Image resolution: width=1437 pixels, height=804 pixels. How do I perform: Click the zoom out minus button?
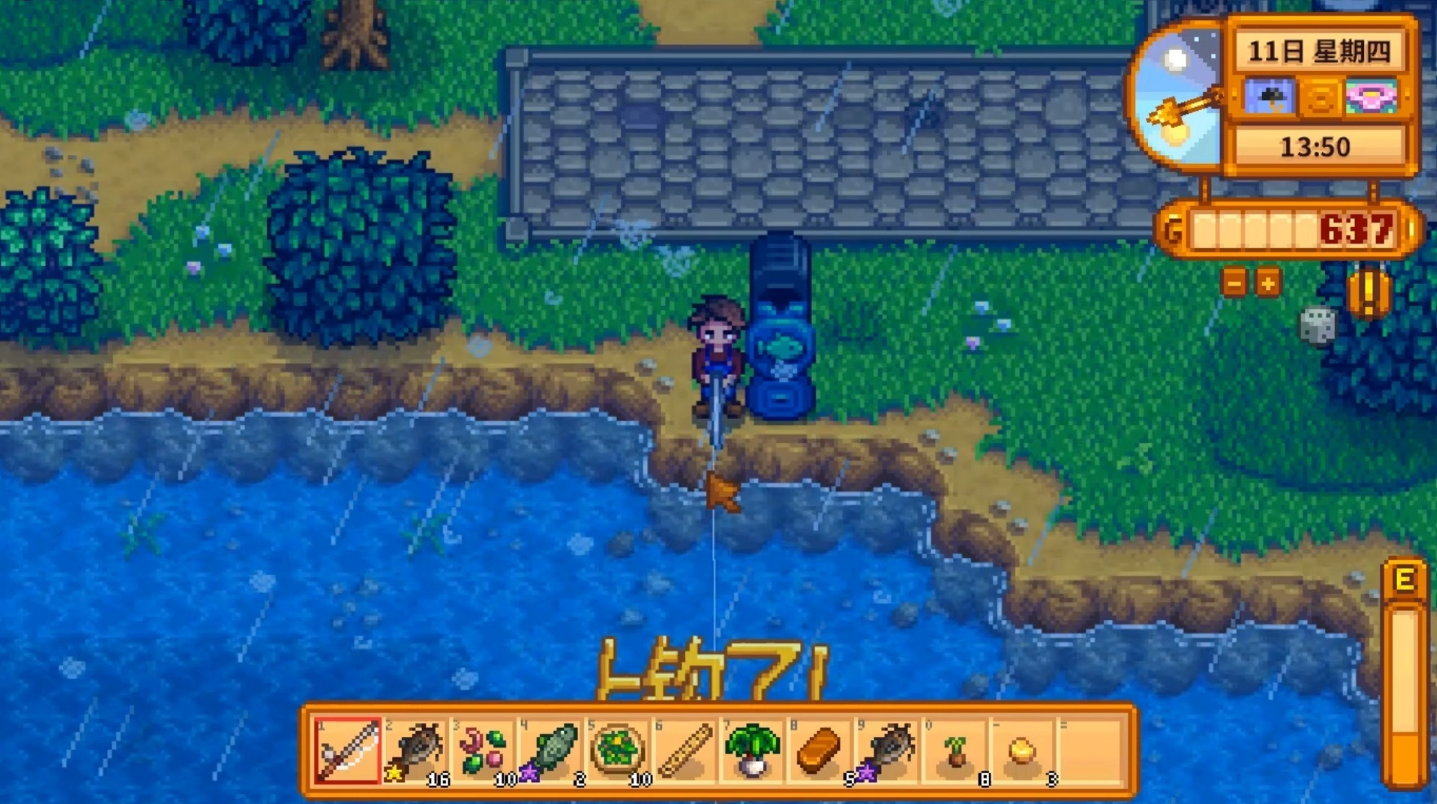coord(1234,283)
